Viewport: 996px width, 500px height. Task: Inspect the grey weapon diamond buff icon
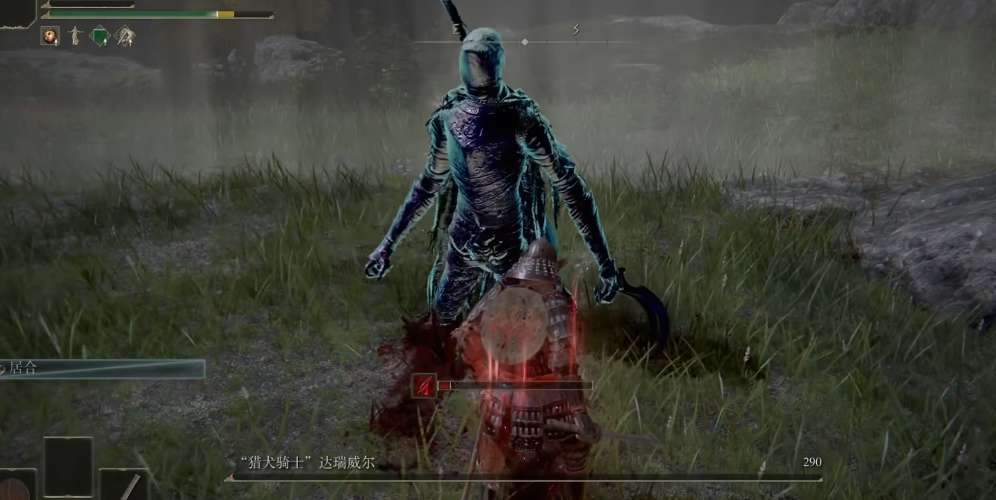pyautogui.click(x=125, y=36)
